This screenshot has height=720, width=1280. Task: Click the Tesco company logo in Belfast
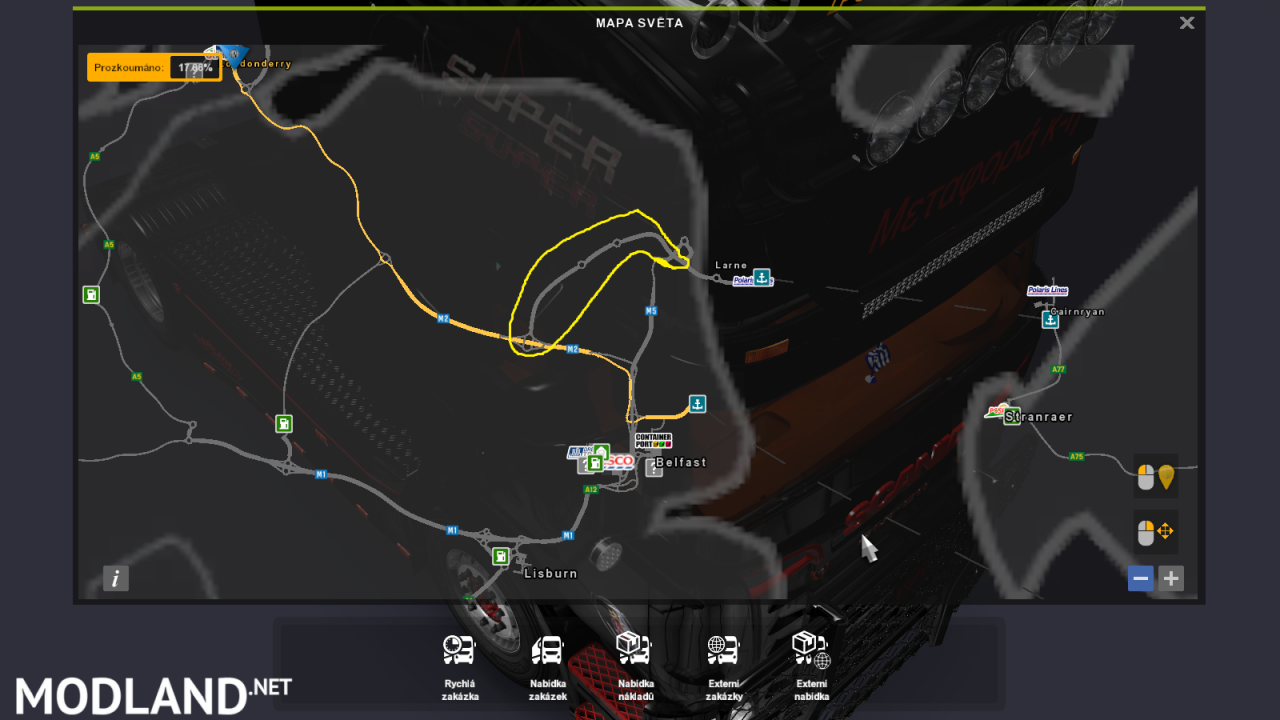point(620,461)
